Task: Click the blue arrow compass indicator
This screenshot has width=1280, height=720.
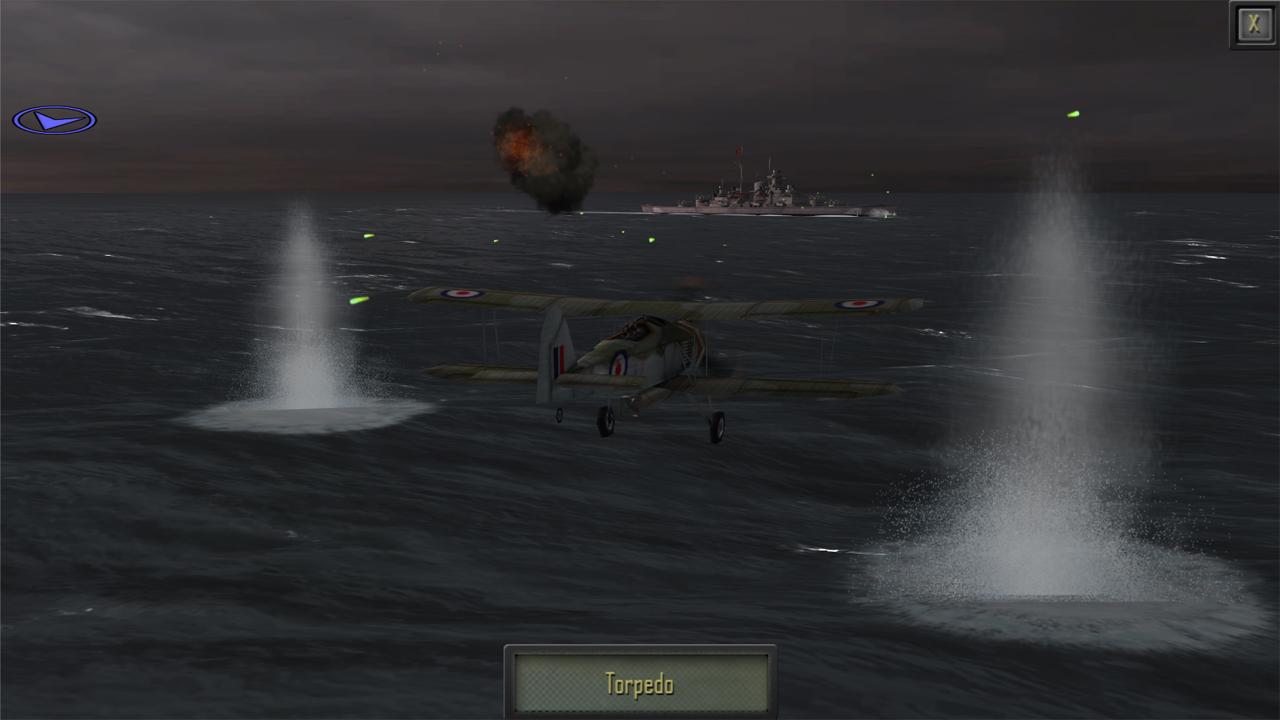Action: [x=54, y=121]
